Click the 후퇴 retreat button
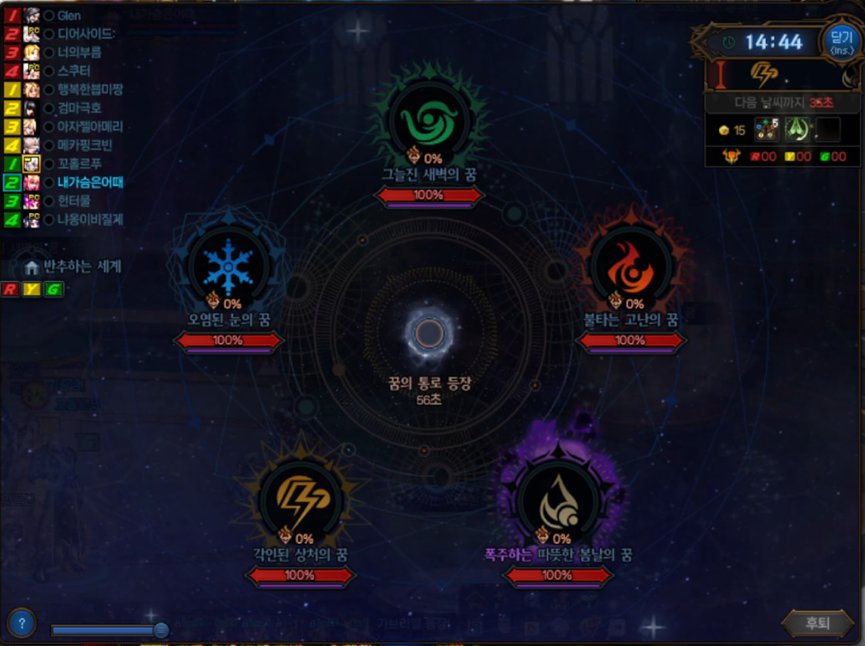The width and height of the screenshot is (865, 646). point(817,623)
